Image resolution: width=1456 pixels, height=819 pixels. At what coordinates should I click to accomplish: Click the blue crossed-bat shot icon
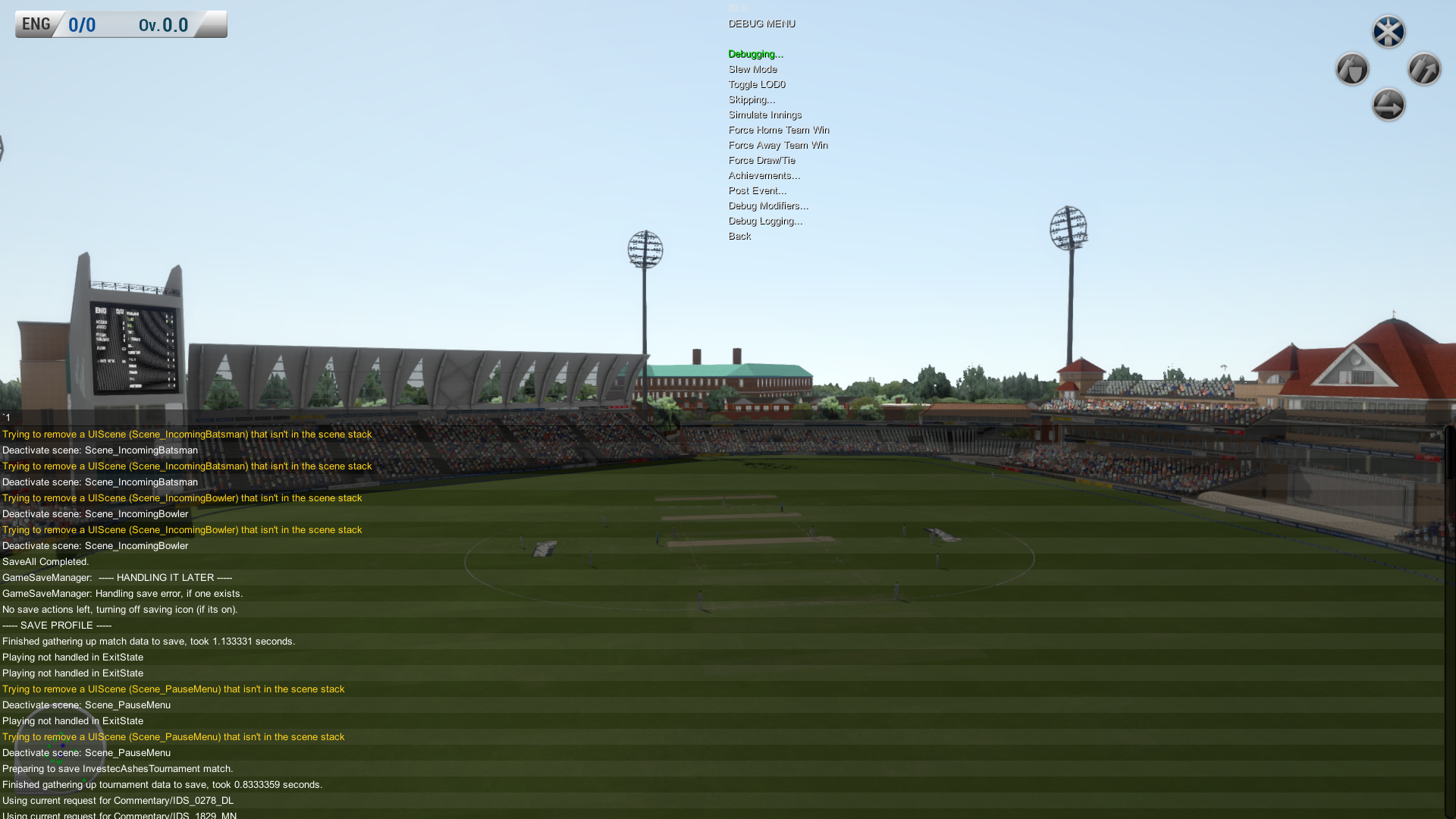[1389, 32]
